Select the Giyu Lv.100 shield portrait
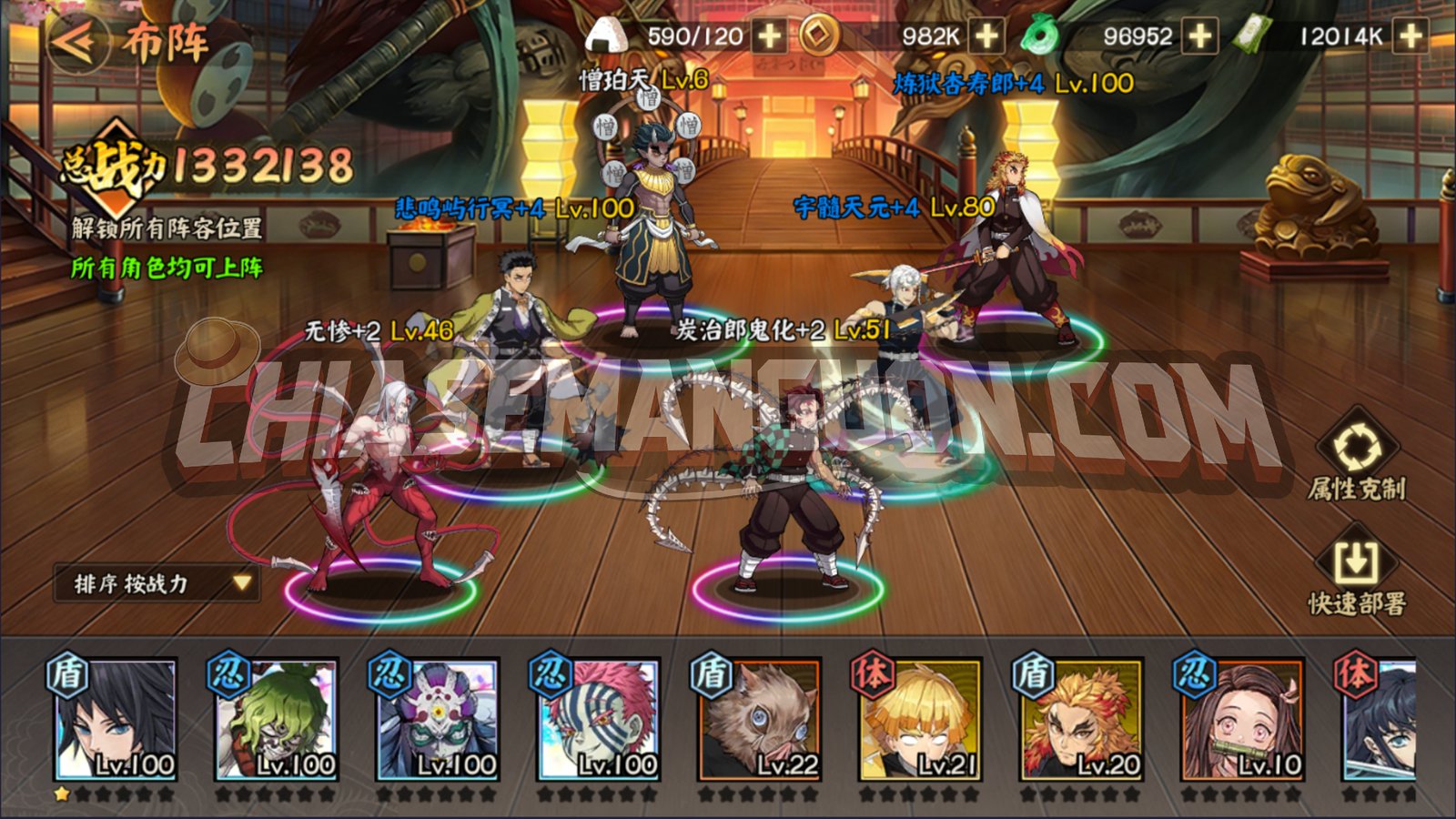 [115, 721]
